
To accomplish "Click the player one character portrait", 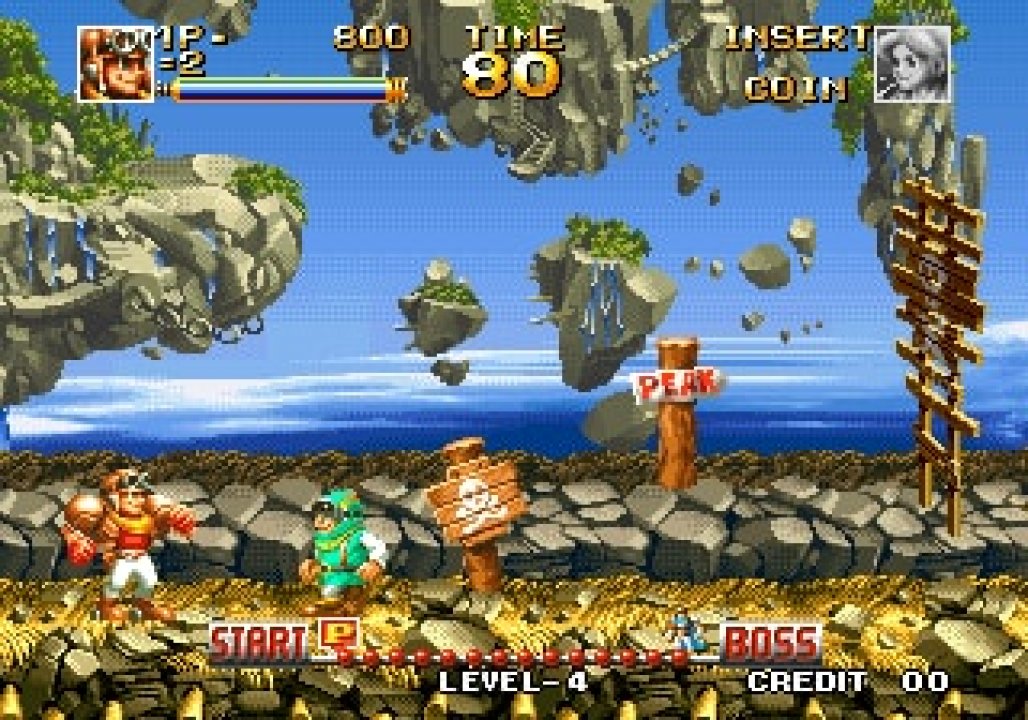I will 115,63.
